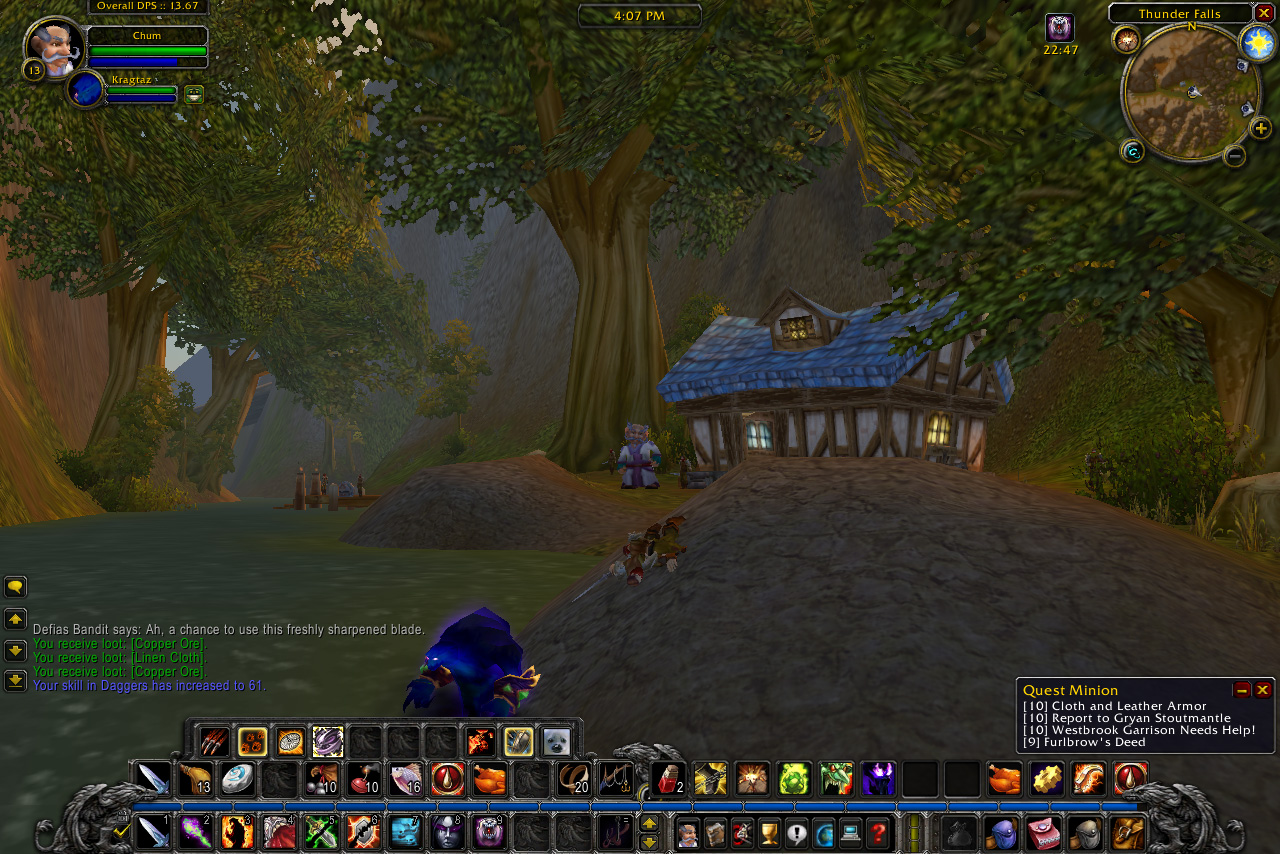
Task: Open the pink pouch bag slot
Action: [x=1043, y=832]
